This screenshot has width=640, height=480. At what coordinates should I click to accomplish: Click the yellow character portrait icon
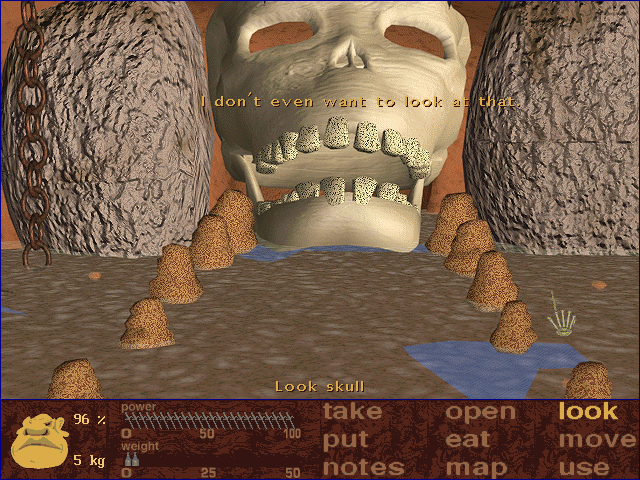[x=39, y=439]
